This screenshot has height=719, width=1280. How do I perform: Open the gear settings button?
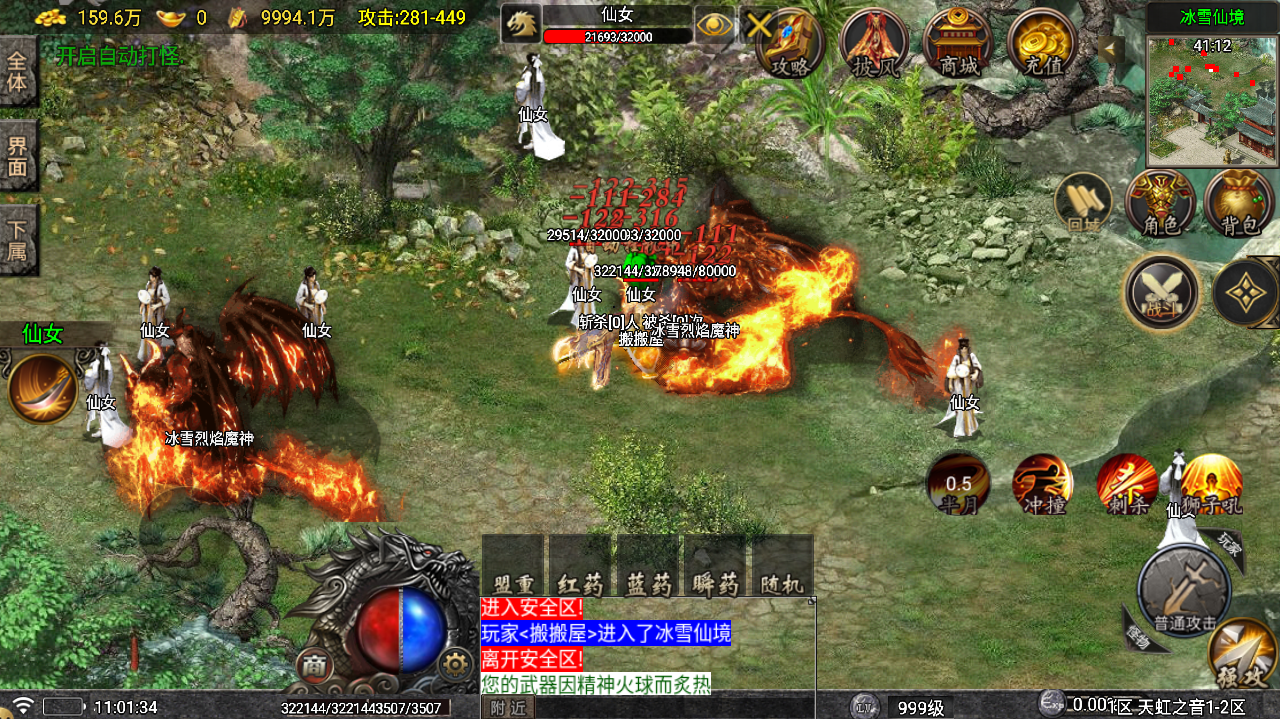tap(456, 663)
